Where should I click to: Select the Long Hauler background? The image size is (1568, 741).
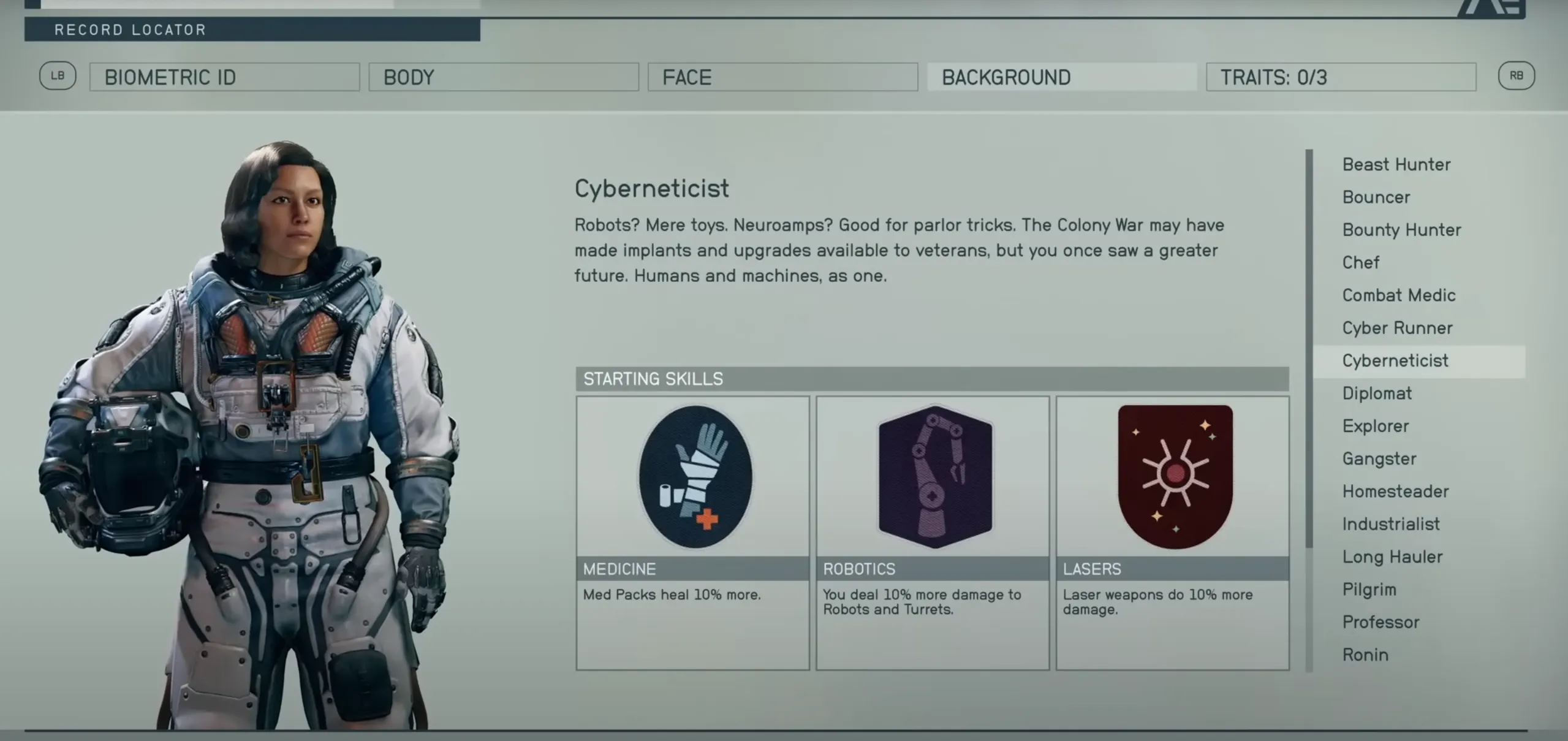click(x=1392, y=557)
